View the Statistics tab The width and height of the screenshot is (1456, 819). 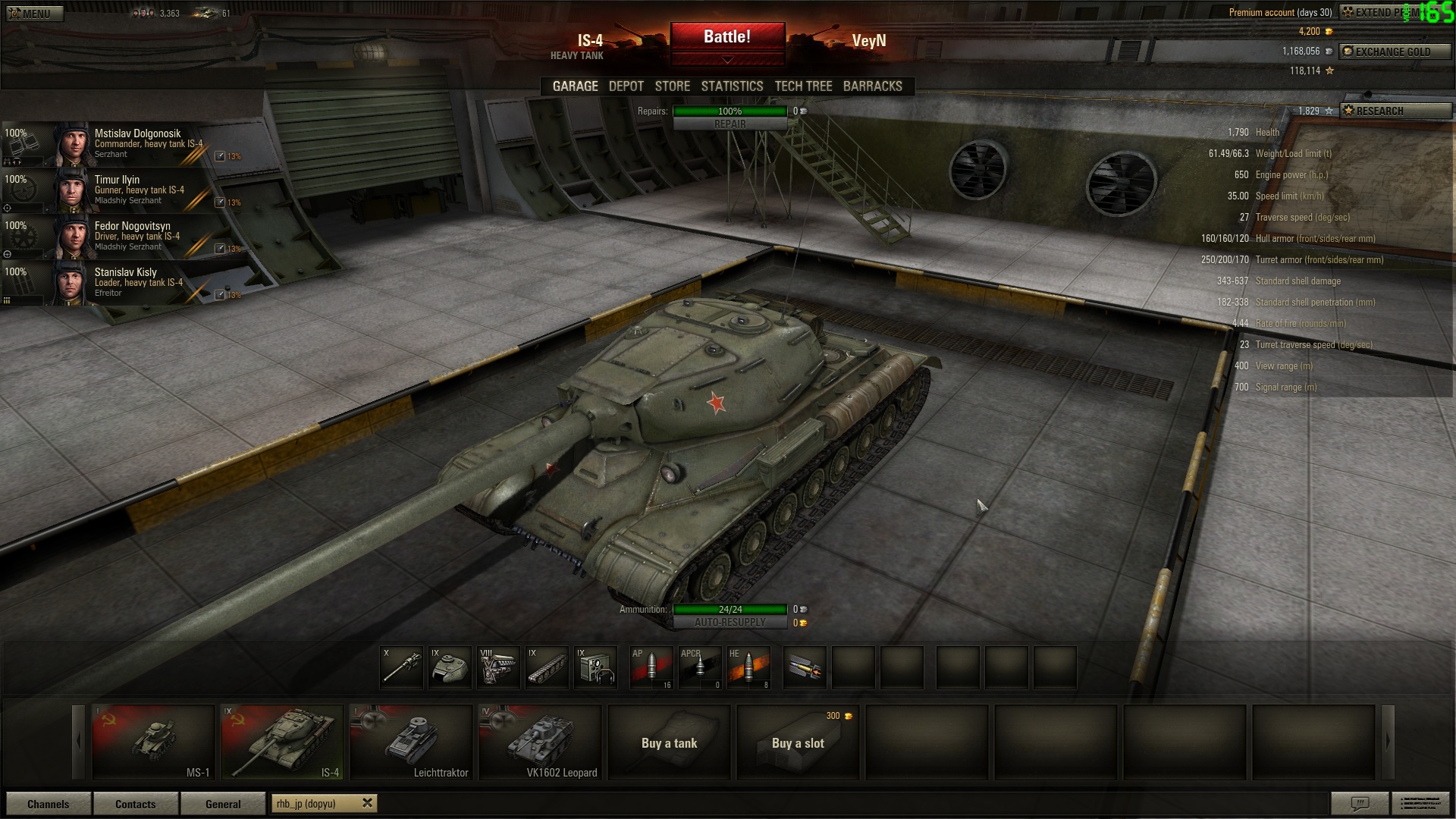(x=732, y=86)
